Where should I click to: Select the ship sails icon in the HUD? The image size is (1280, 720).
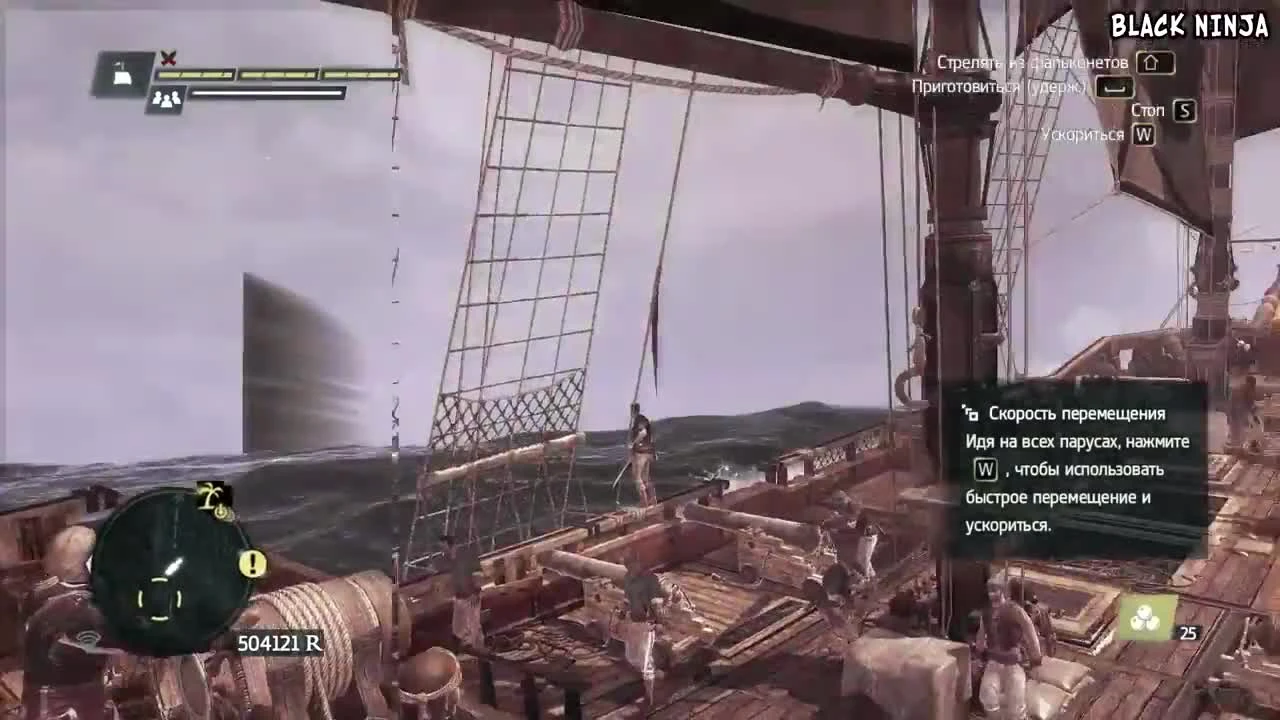(120, 72)
